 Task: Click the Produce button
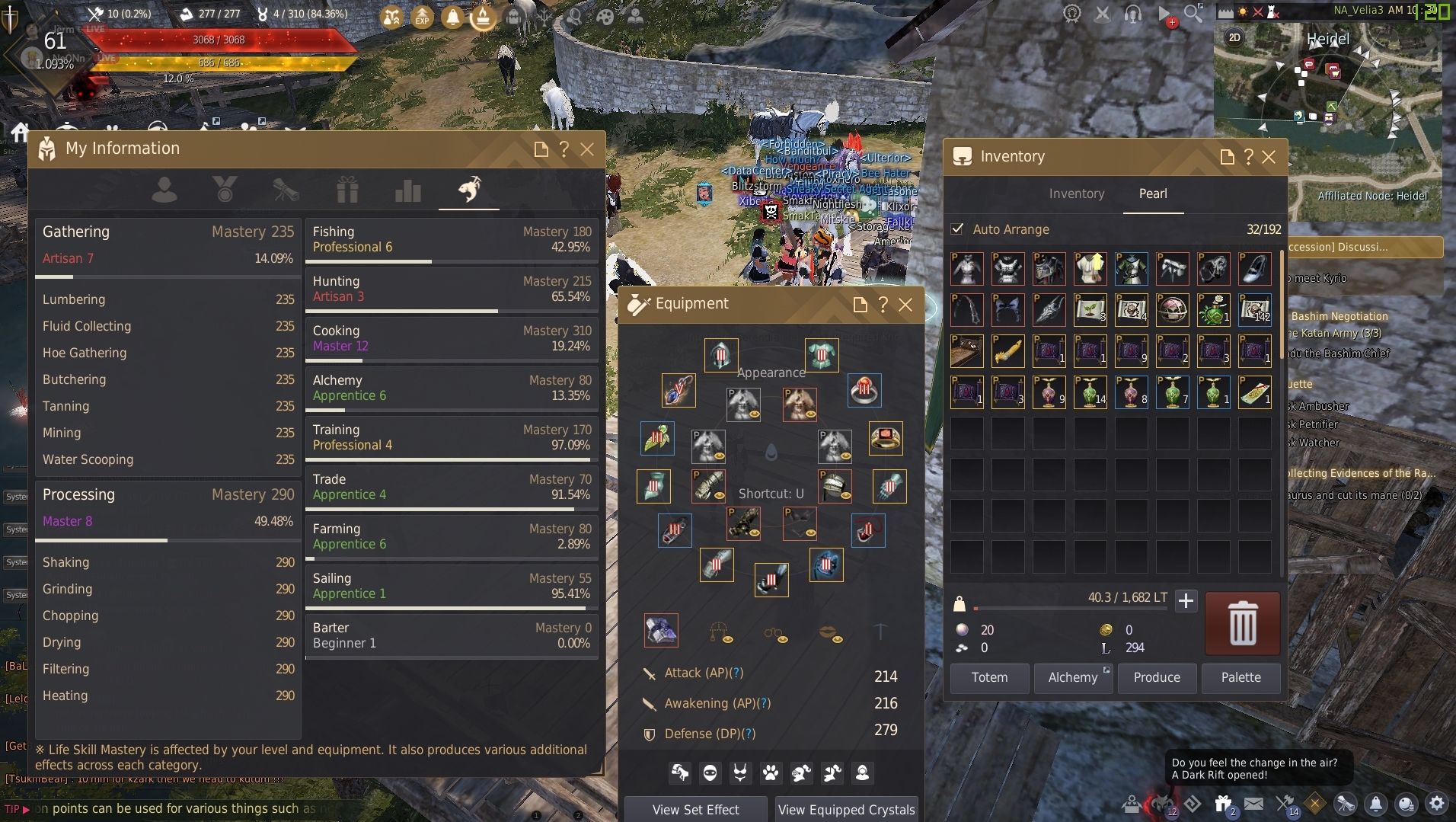click(x=1156, y=677)
